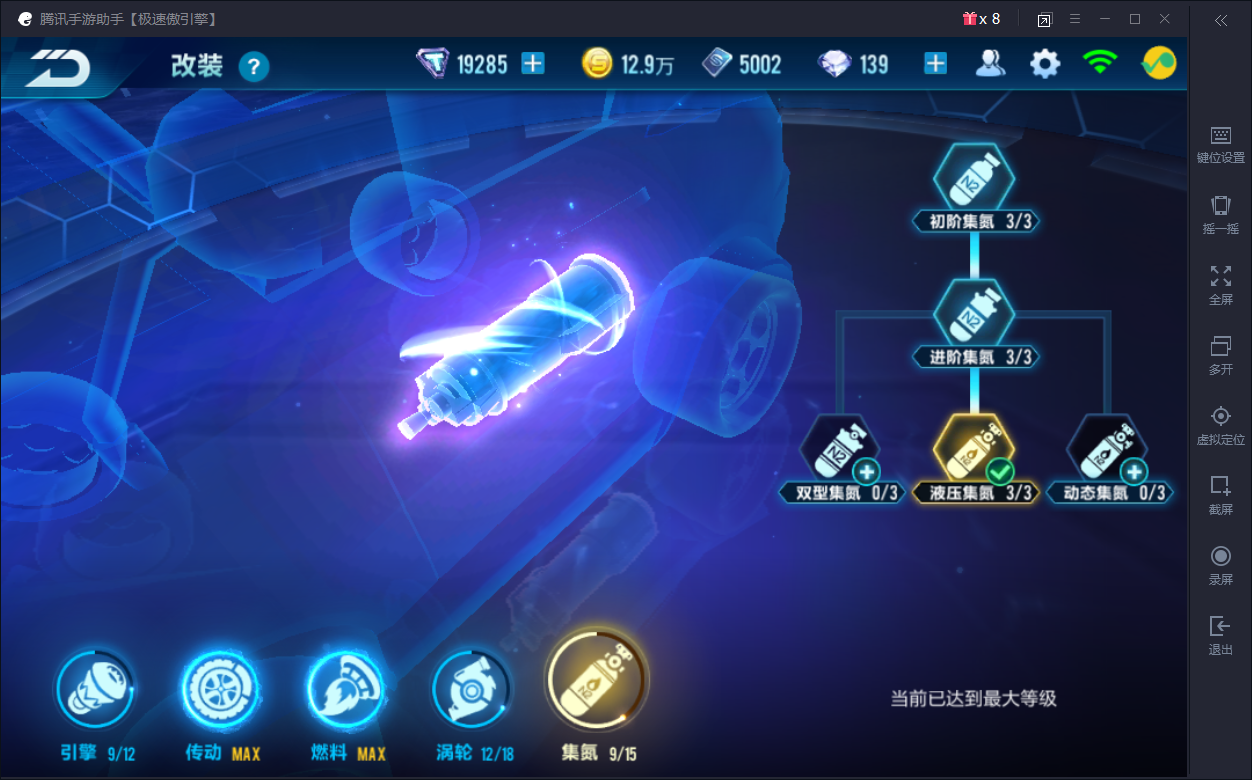Open the yellow round icon beside Wi-Fi

1159,64
